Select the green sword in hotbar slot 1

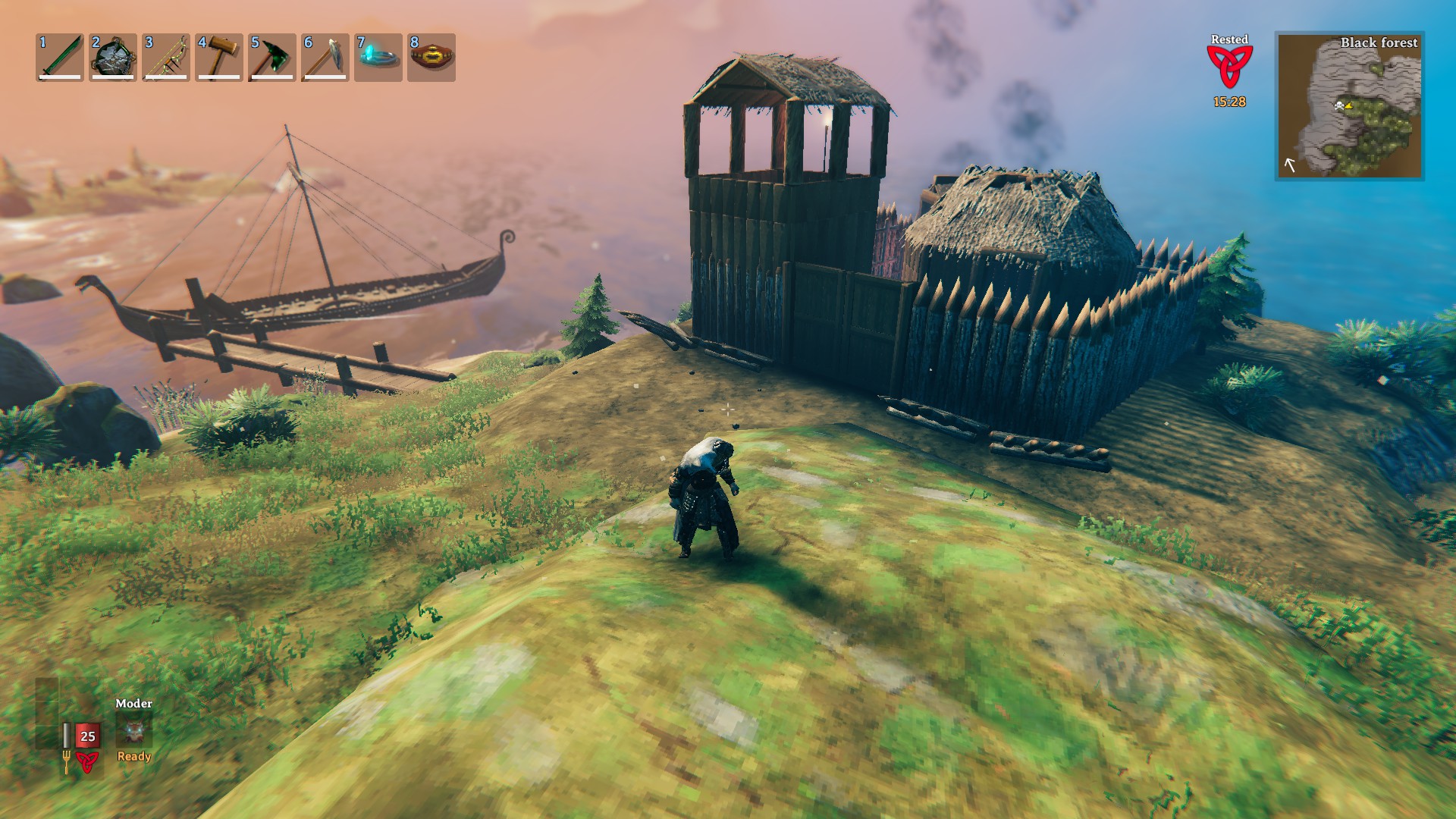coord(60,57)
